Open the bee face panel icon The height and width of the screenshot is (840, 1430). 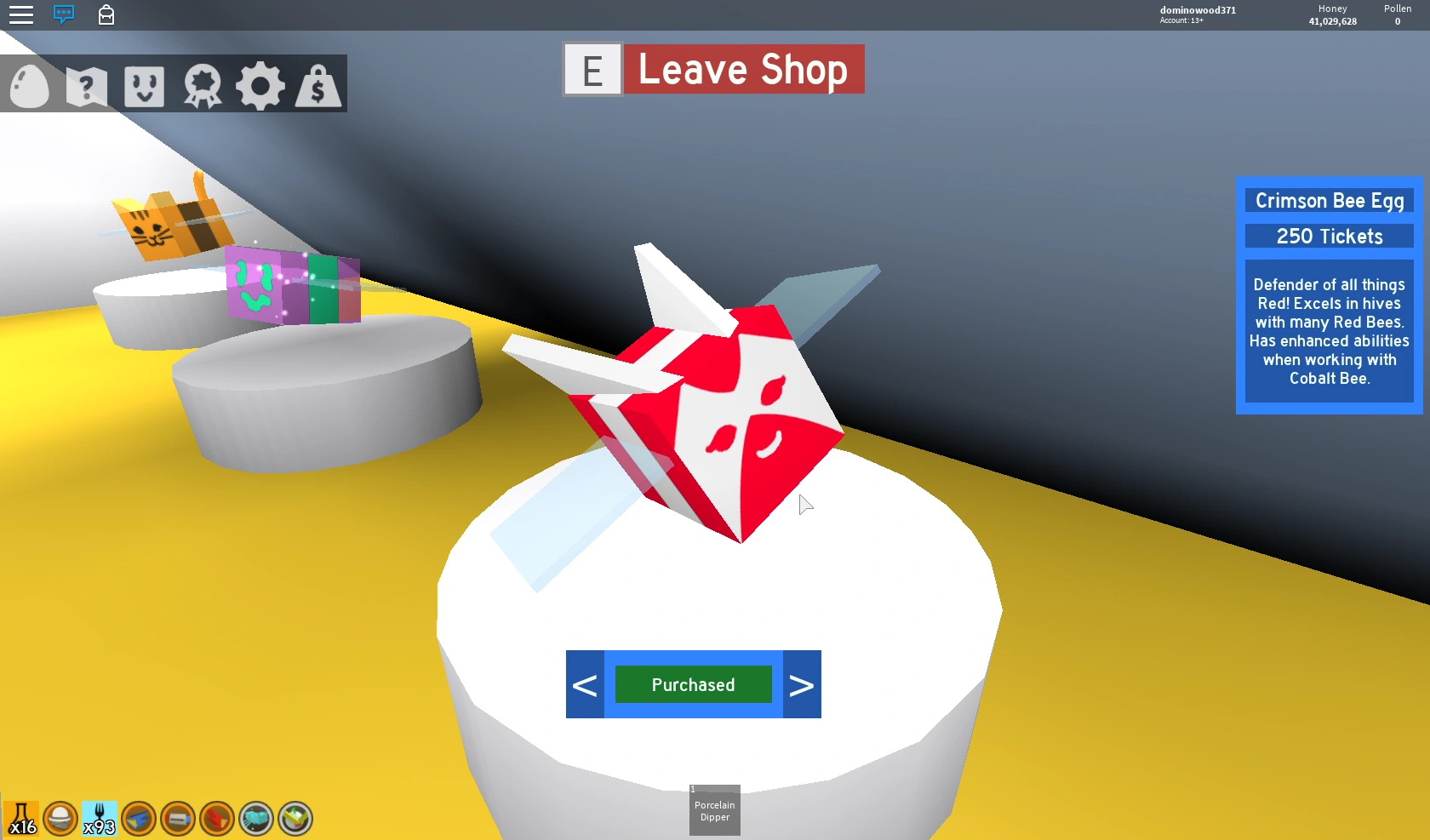[x=145, y=84]
